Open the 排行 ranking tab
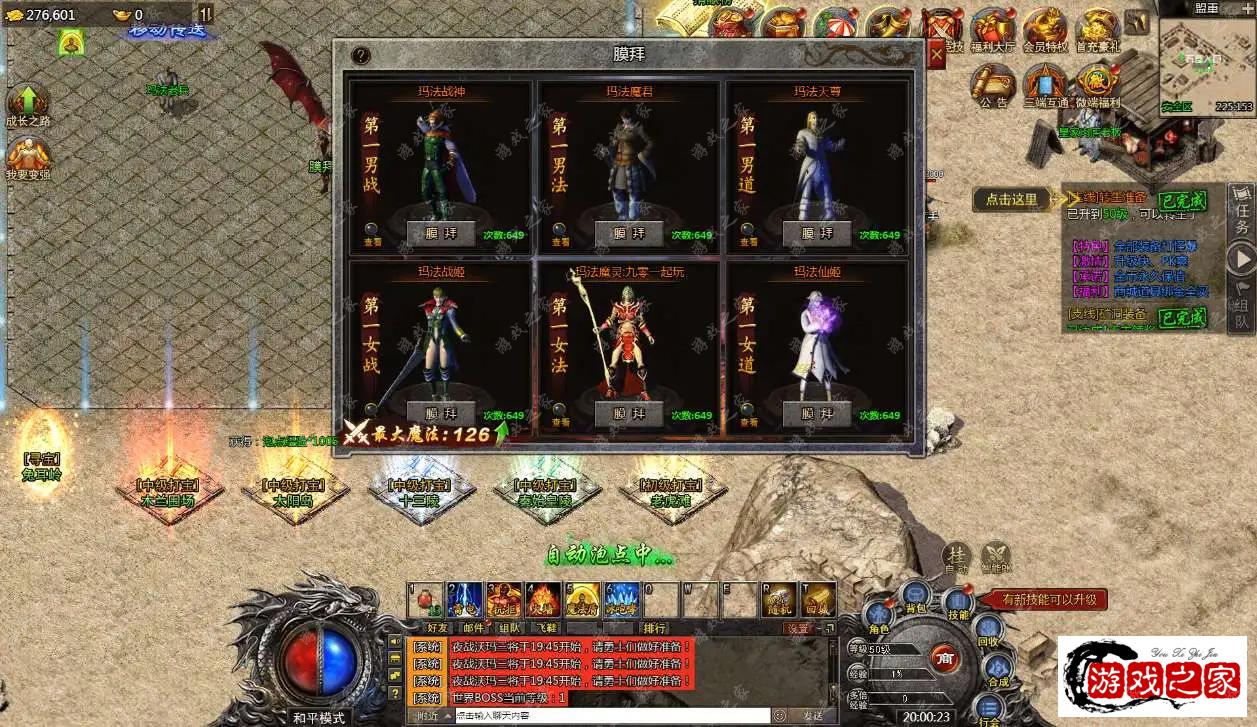The width and height of the screenshot is (1257, 727). [x=655, y=628]
